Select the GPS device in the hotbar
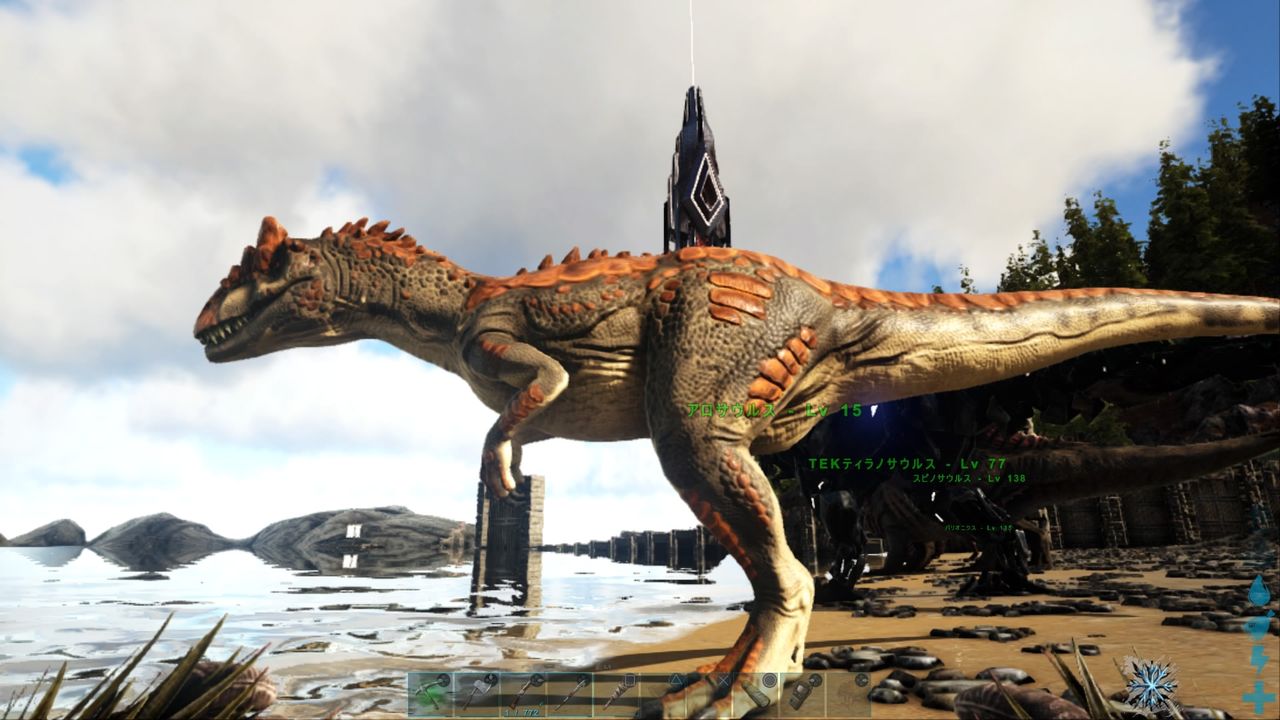Image resolution: width=1280 pixels, height=720 pixels. 800,690
